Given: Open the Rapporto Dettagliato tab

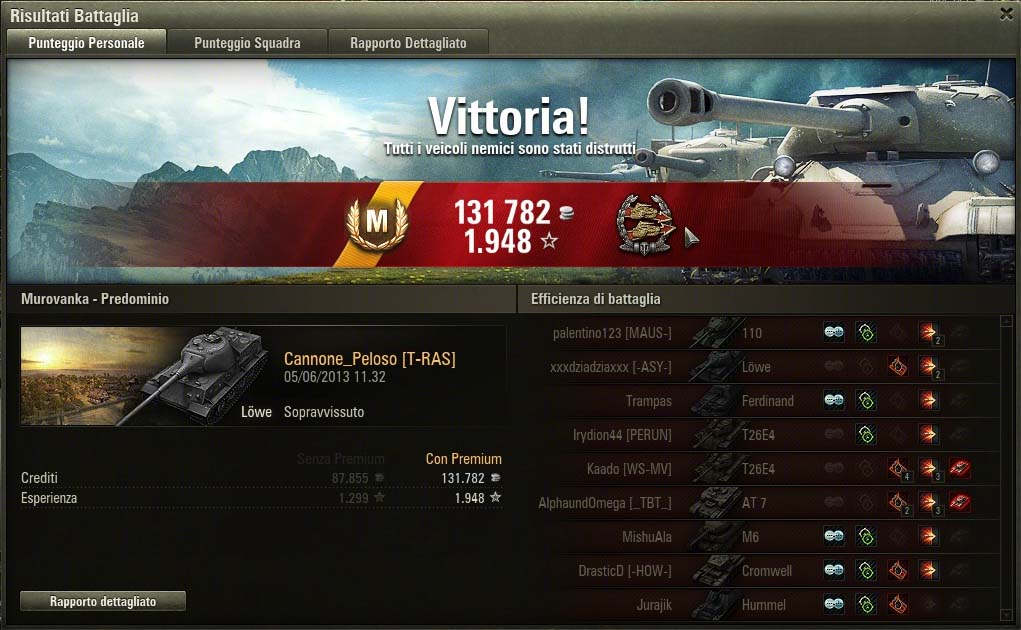Looking at the screenshot, I should click(x=405, y=43).
